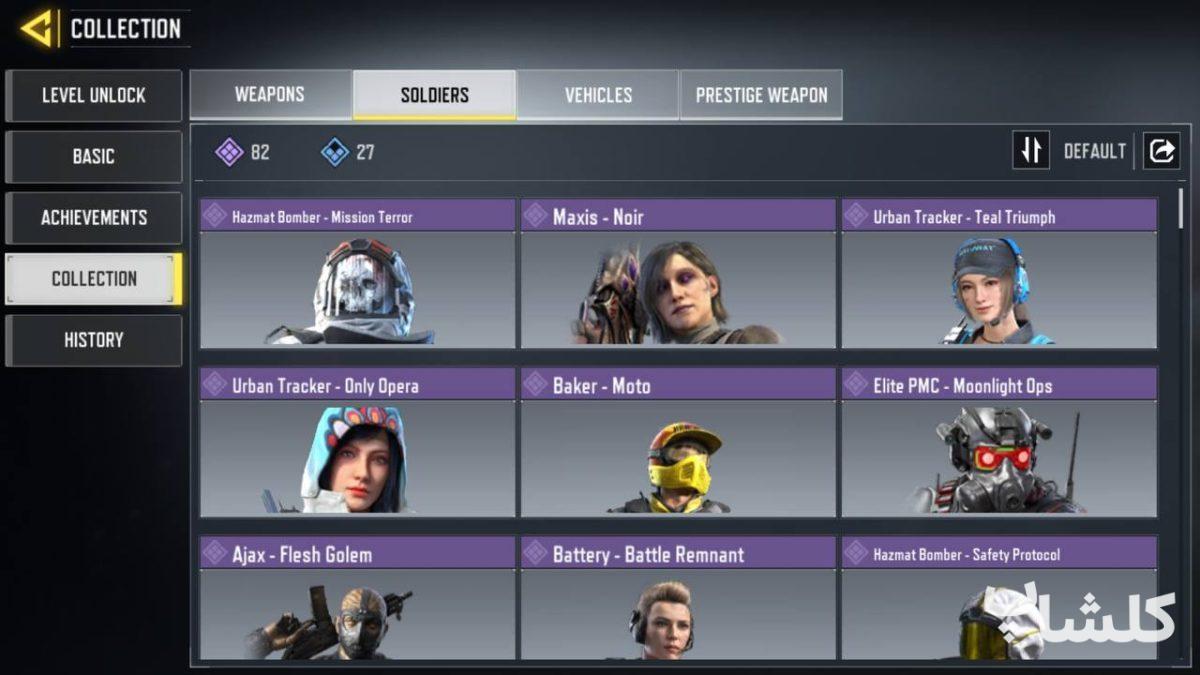Select the Battery - Battle Remnant soldier
The width and height of the screenshot is (1200, 675).
coord(677,600)
